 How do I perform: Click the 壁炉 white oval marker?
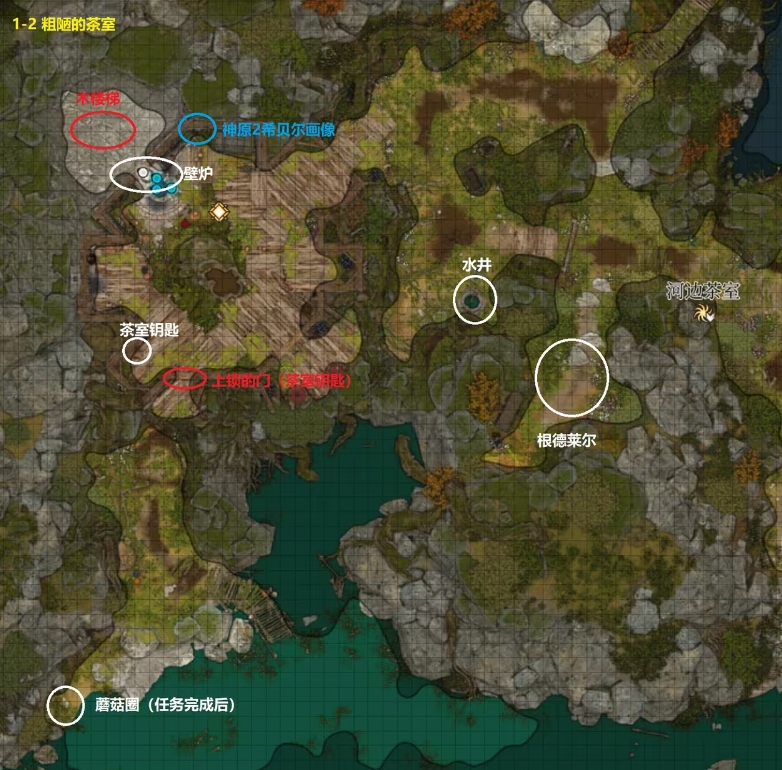click(x=146, y=175)
